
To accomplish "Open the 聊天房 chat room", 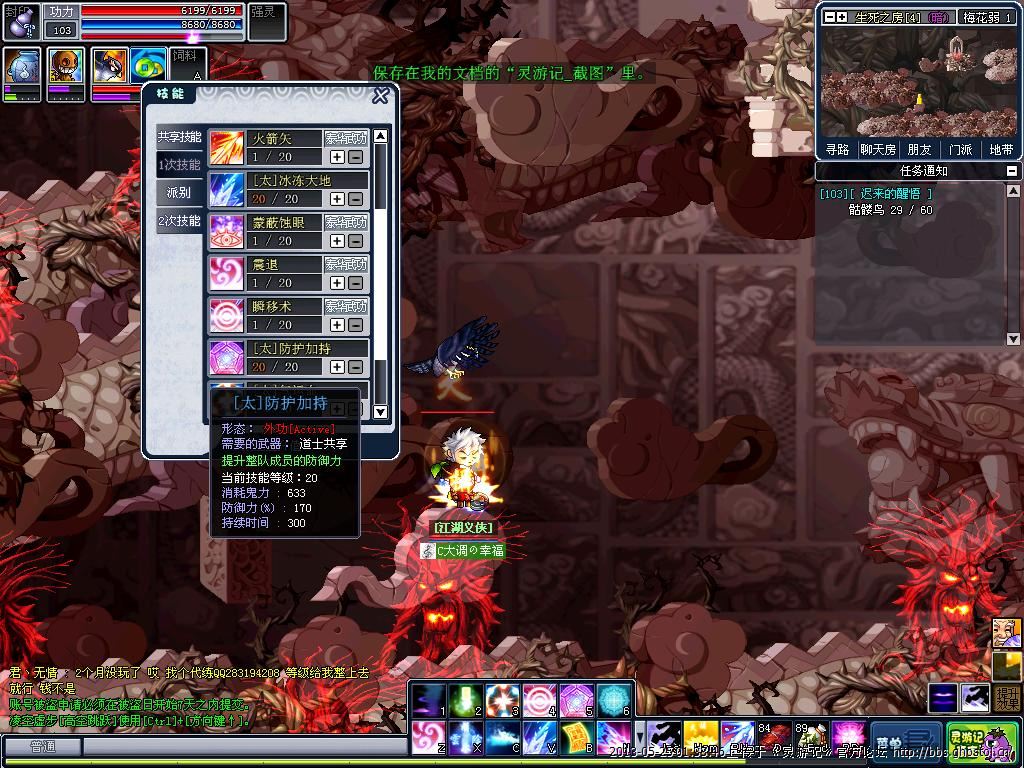I will [877, 150].
